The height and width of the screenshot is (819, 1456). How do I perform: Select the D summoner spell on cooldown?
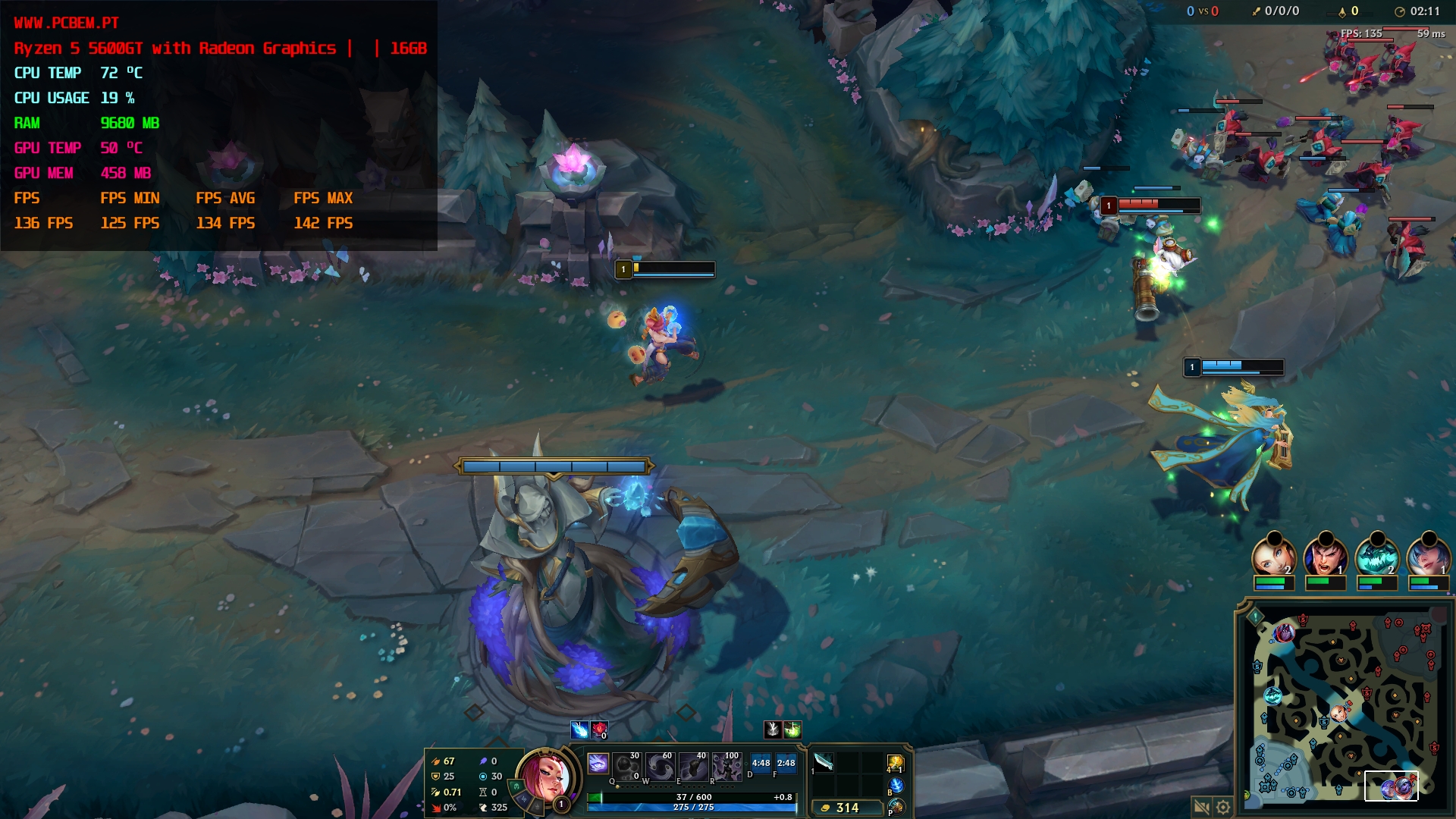pos(761,764)
